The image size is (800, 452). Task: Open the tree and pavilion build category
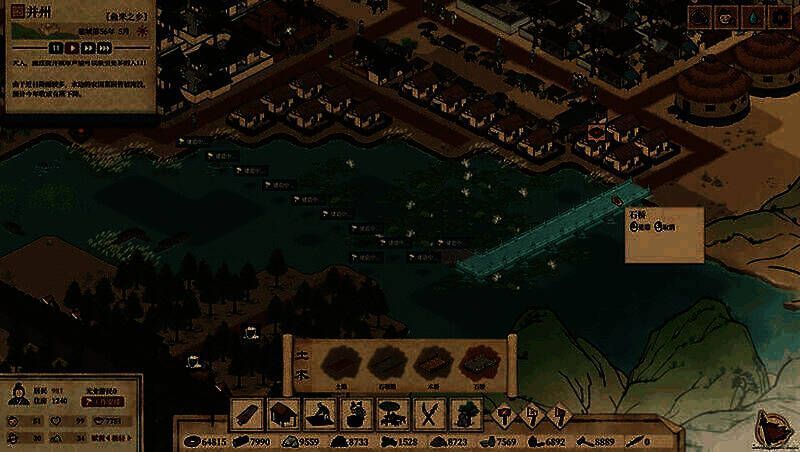coord(391,413)
